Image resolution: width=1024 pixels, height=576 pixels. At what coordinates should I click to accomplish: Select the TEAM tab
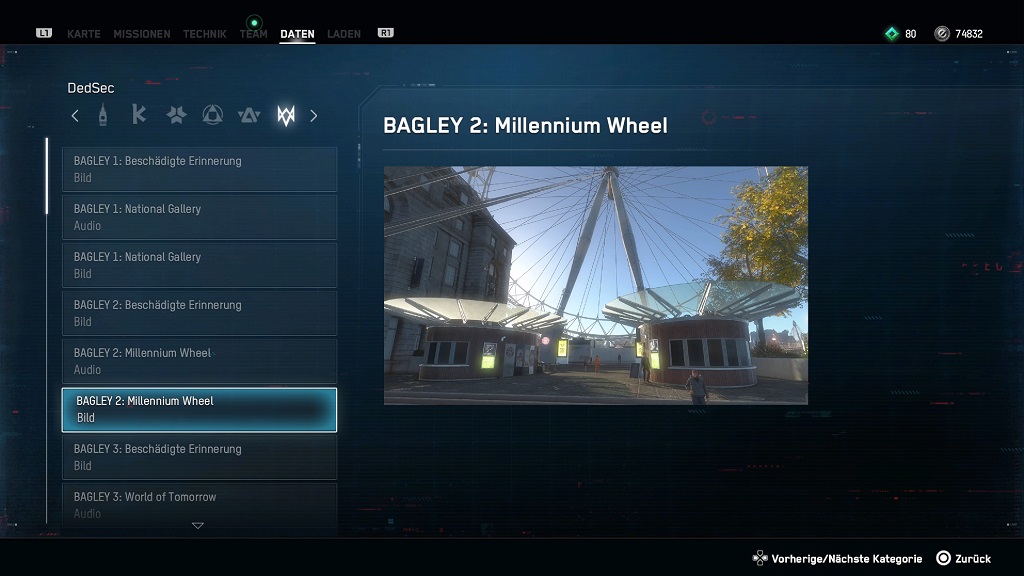253,34
